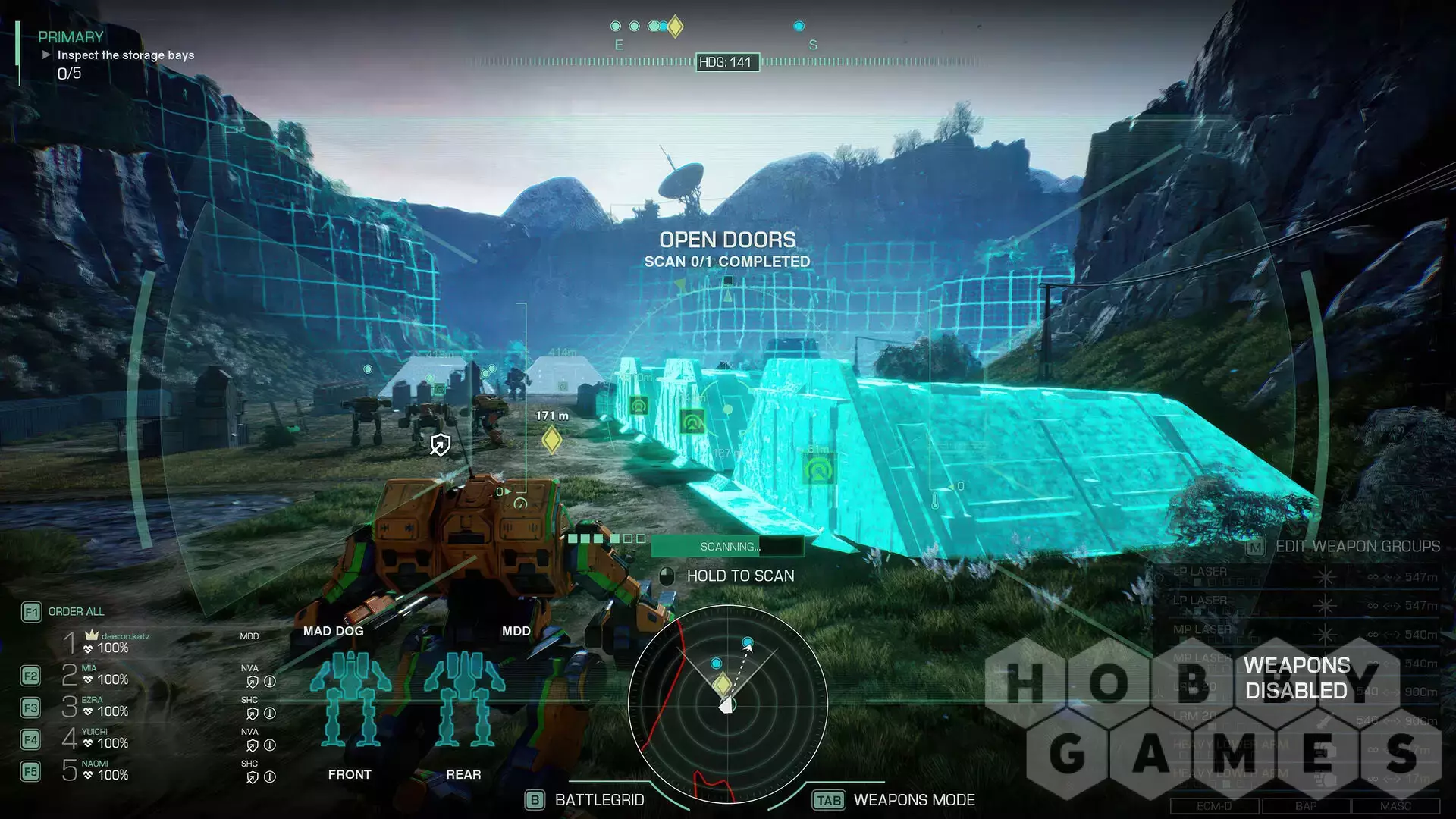Click the yellow diamond on the compass bar

pyautogui.click(x=675, y=27)
